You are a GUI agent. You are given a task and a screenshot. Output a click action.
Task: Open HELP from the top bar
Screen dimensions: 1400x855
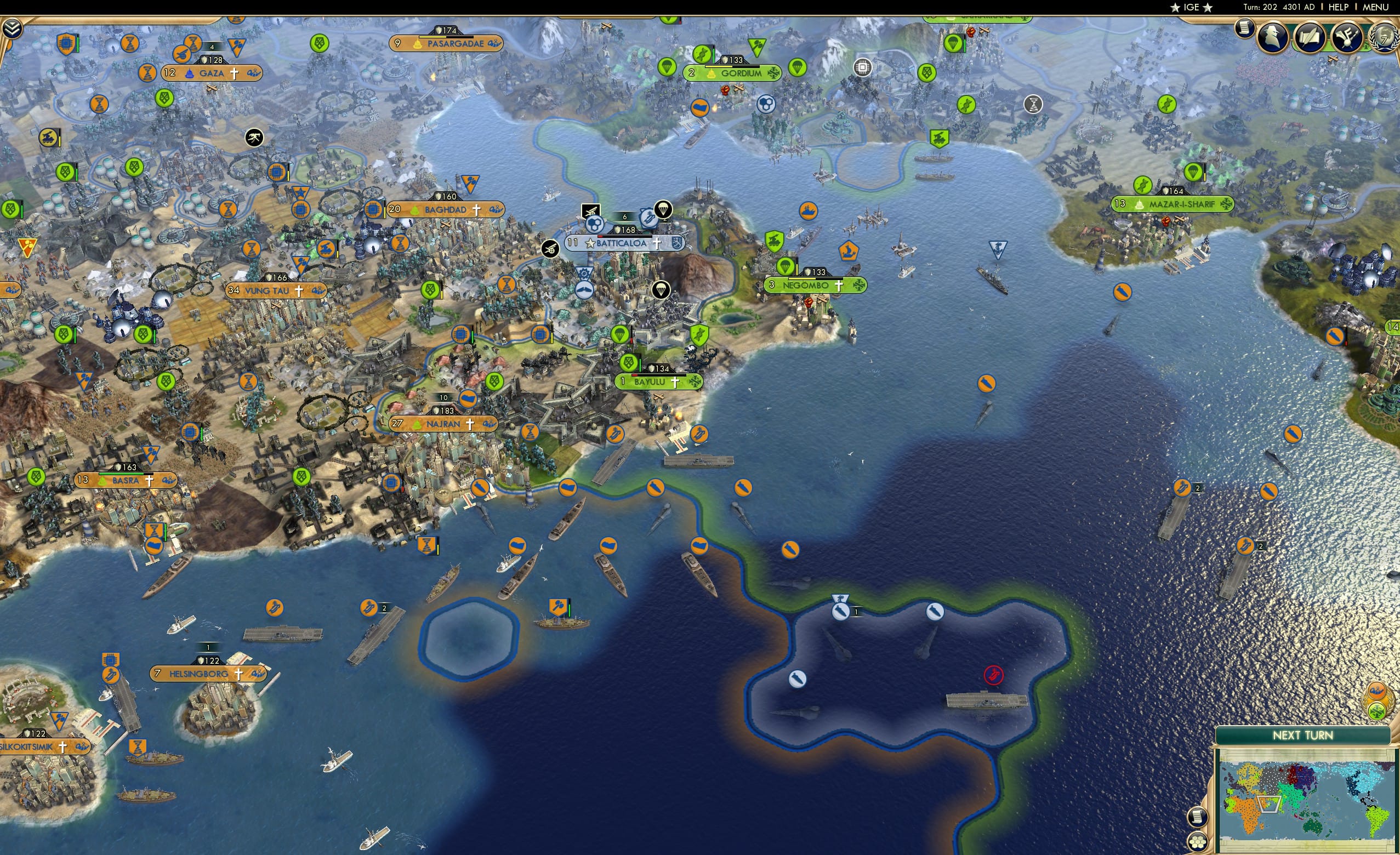[1340, 7]
